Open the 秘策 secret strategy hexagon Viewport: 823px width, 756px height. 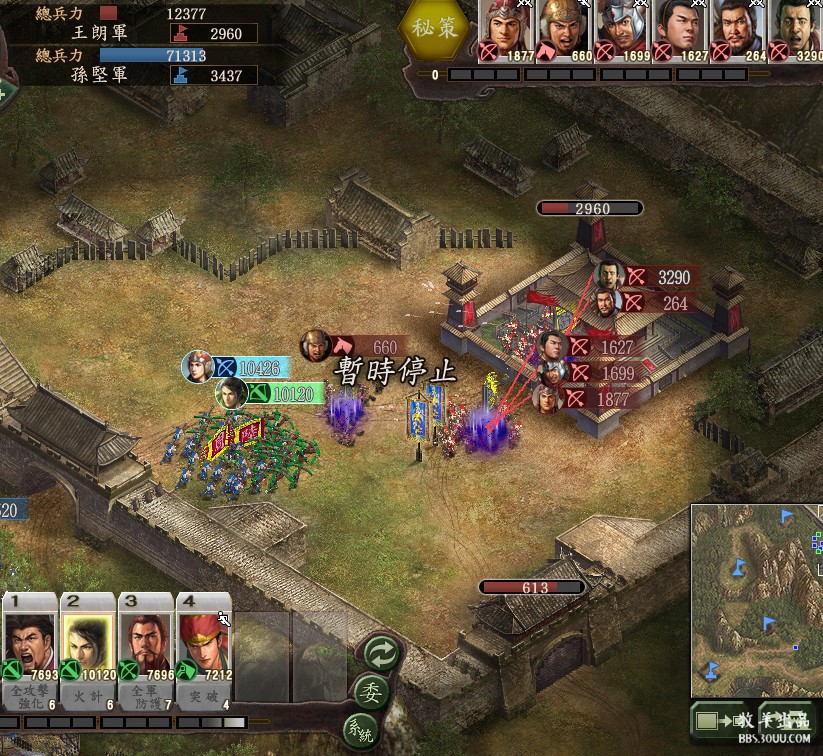[437, 29]
